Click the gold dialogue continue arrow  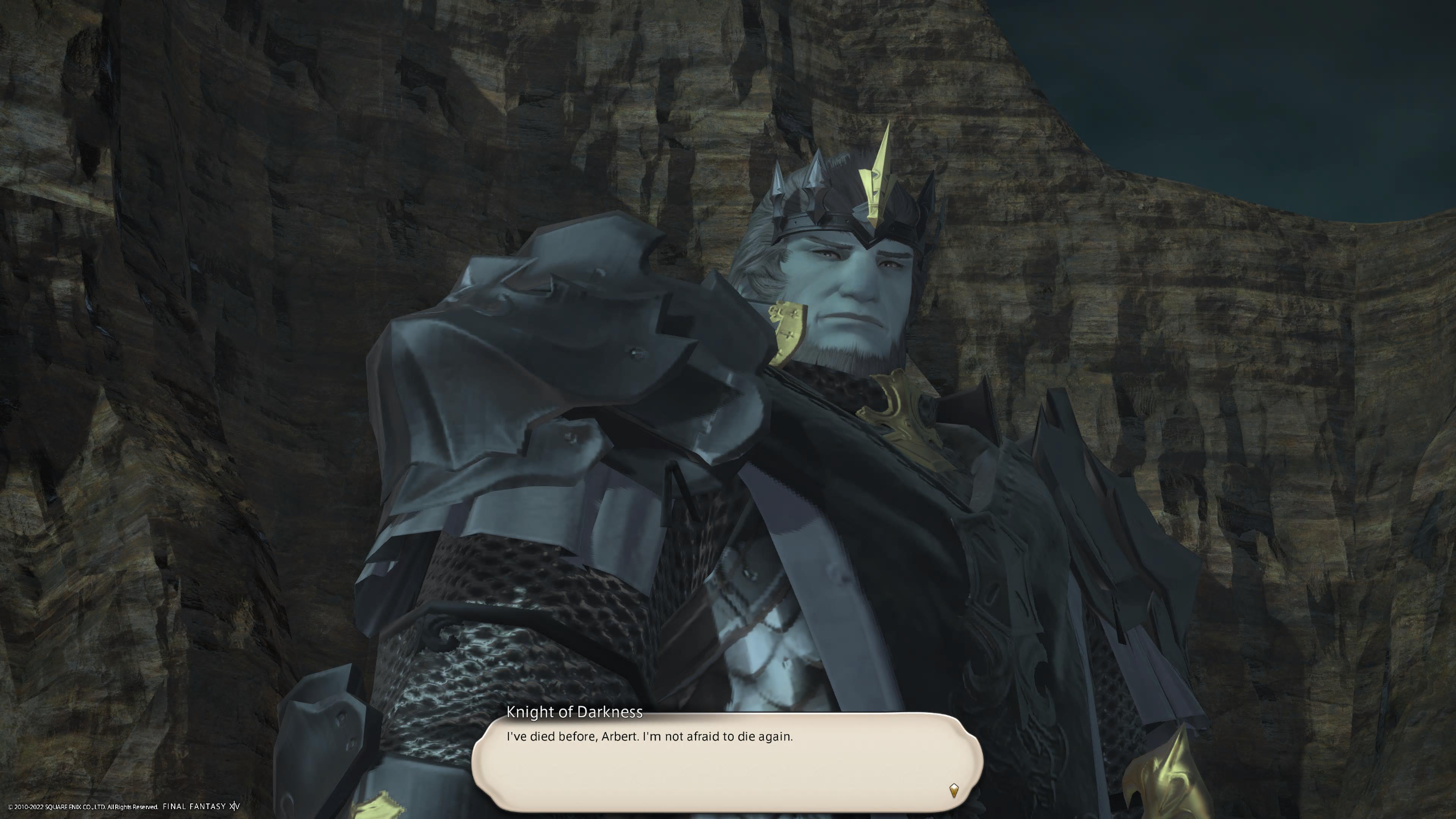point(954,789)
